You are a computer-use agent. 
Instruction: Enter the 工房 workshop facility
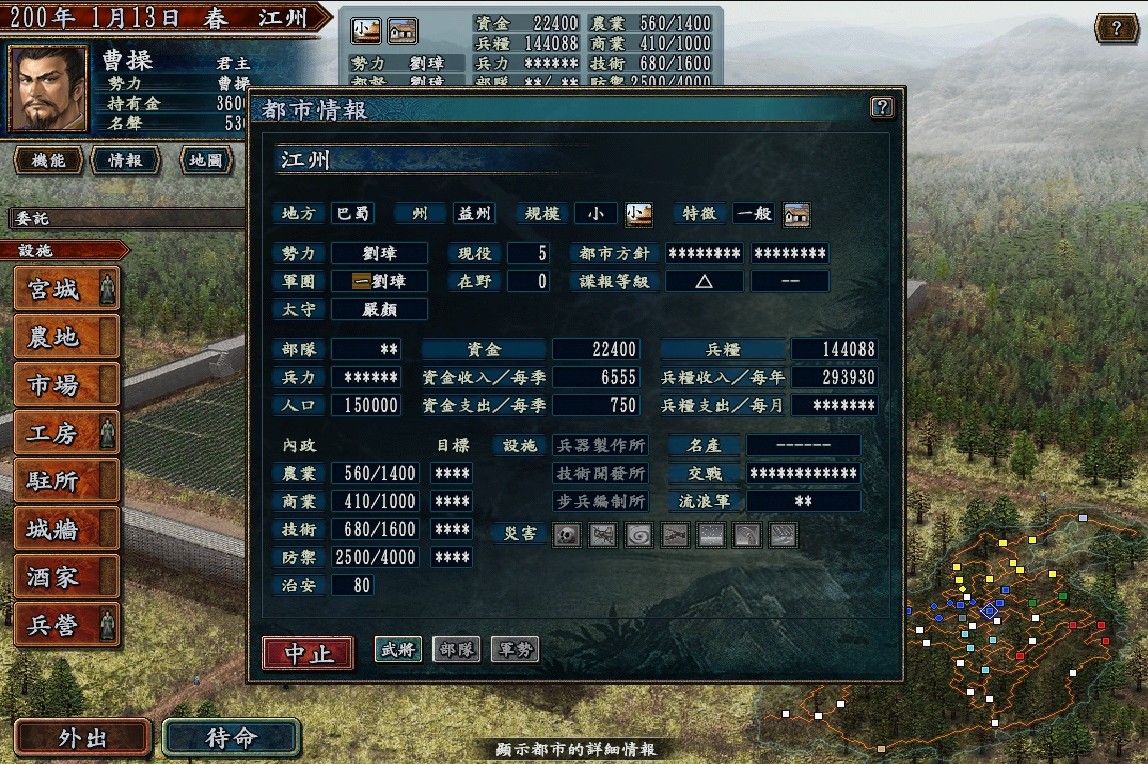tap(67, 434)
